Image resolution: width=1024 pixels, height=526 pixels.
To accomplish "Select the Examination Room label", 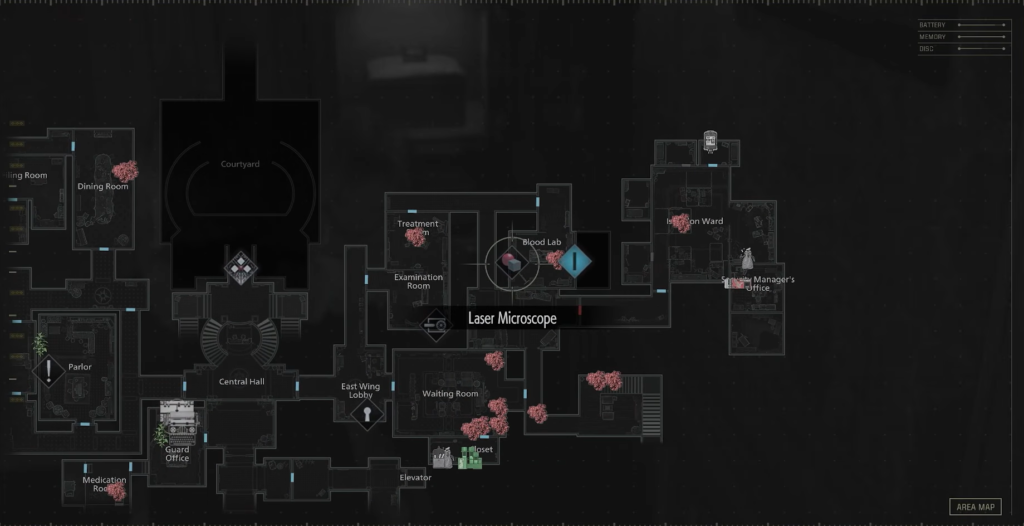I will pyautogui.click(x=418, y=281).
